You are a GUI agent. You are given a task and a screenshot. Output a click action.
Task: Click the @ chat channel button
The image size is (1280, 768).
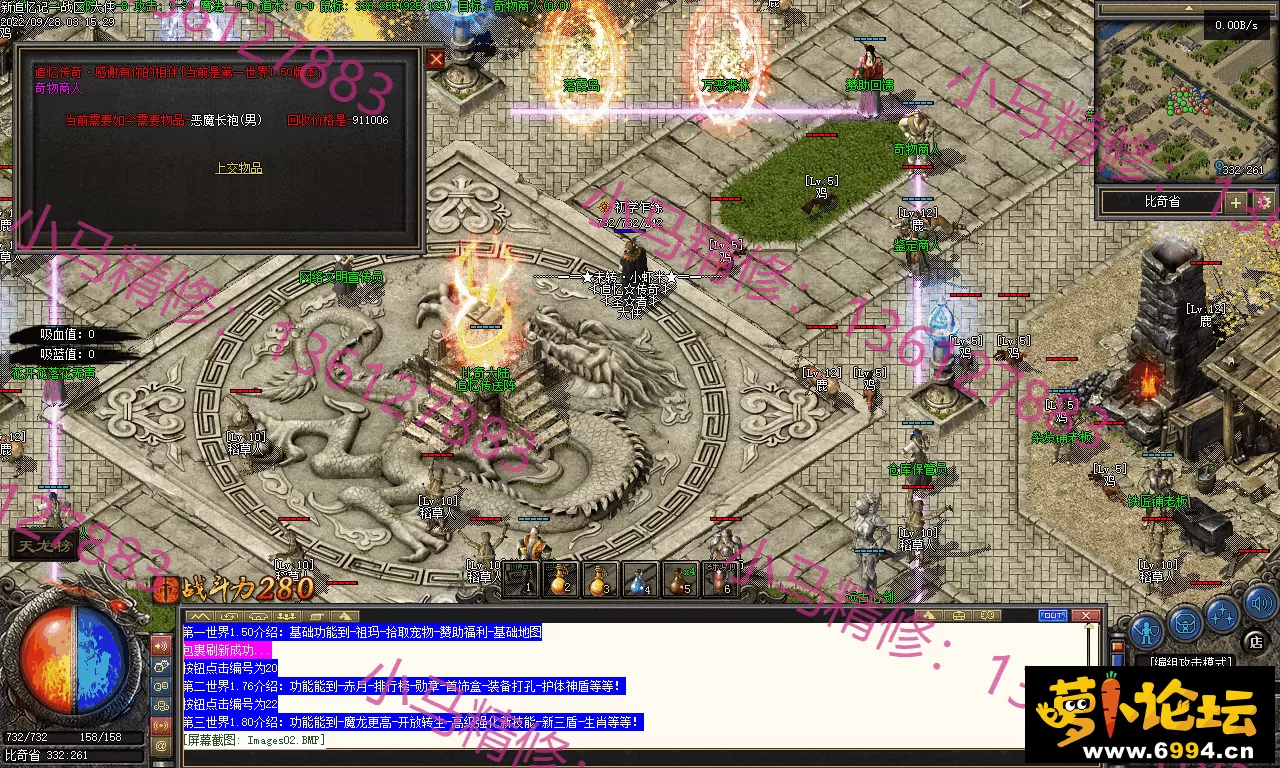click(x=161, y=745)
